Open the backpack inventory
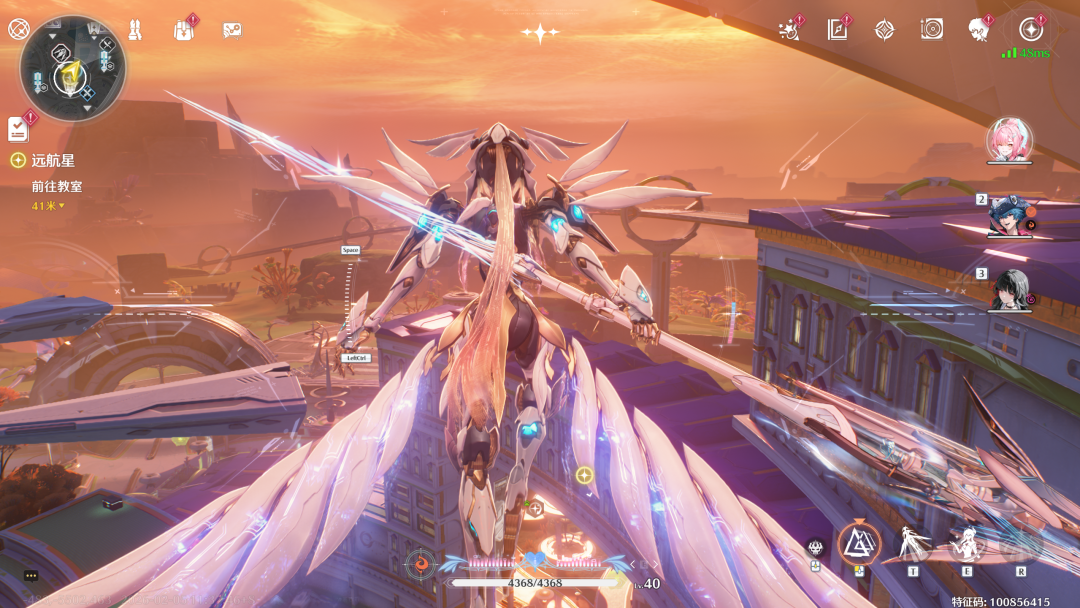Image resolution: width=1080 pixels, height=608 pixels. pos(184,30)
